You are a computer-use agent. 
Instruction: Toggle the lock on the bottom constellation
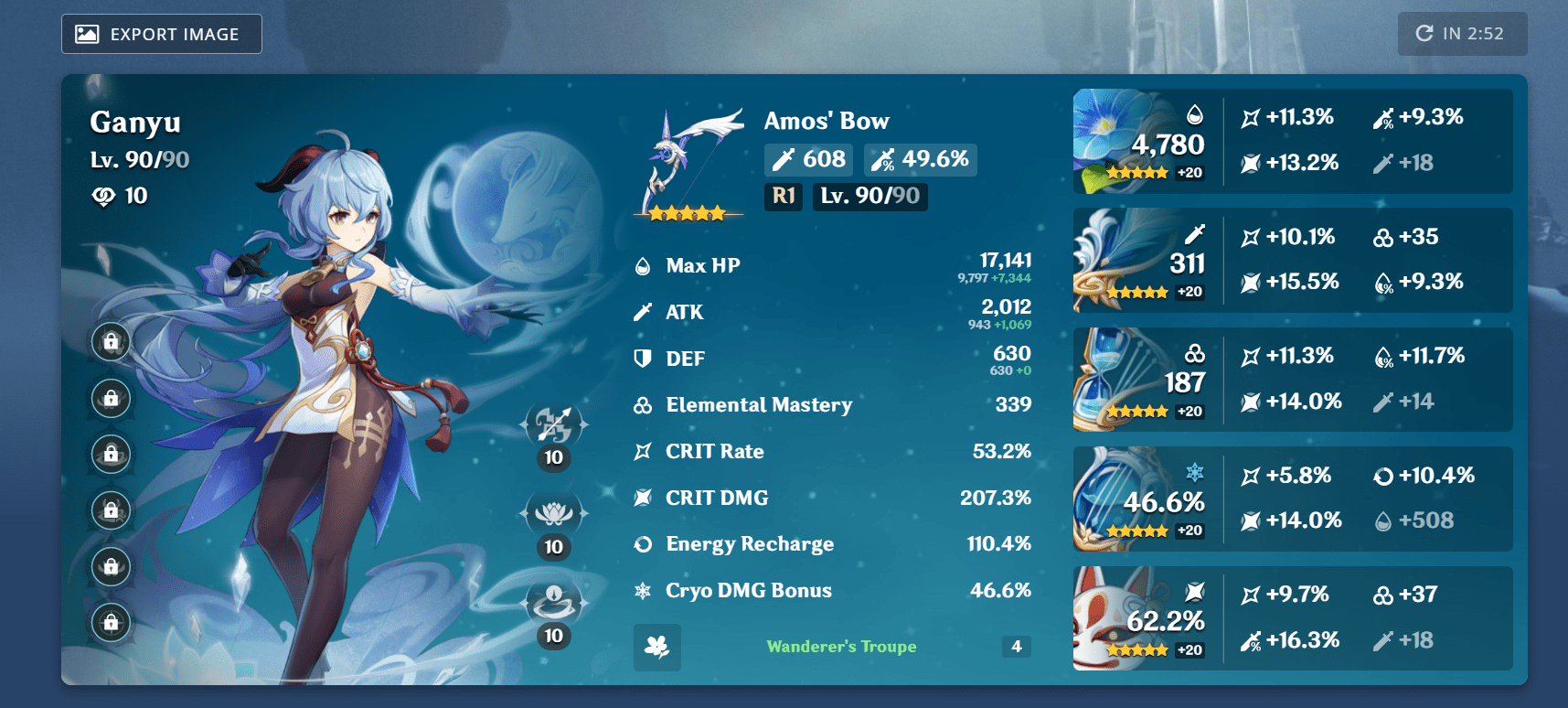pyautogui.click(x=111, y=624)
